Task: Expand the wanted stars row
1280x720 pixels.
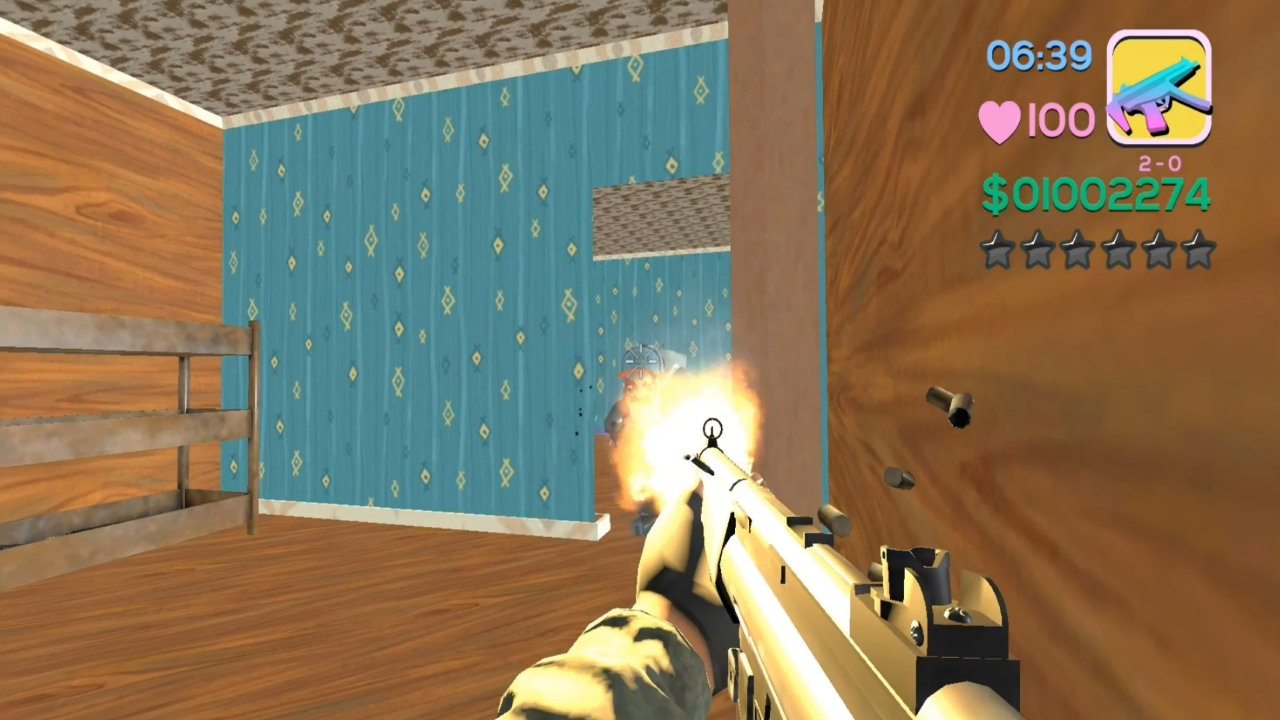Action: click(x=1098, y=251)
